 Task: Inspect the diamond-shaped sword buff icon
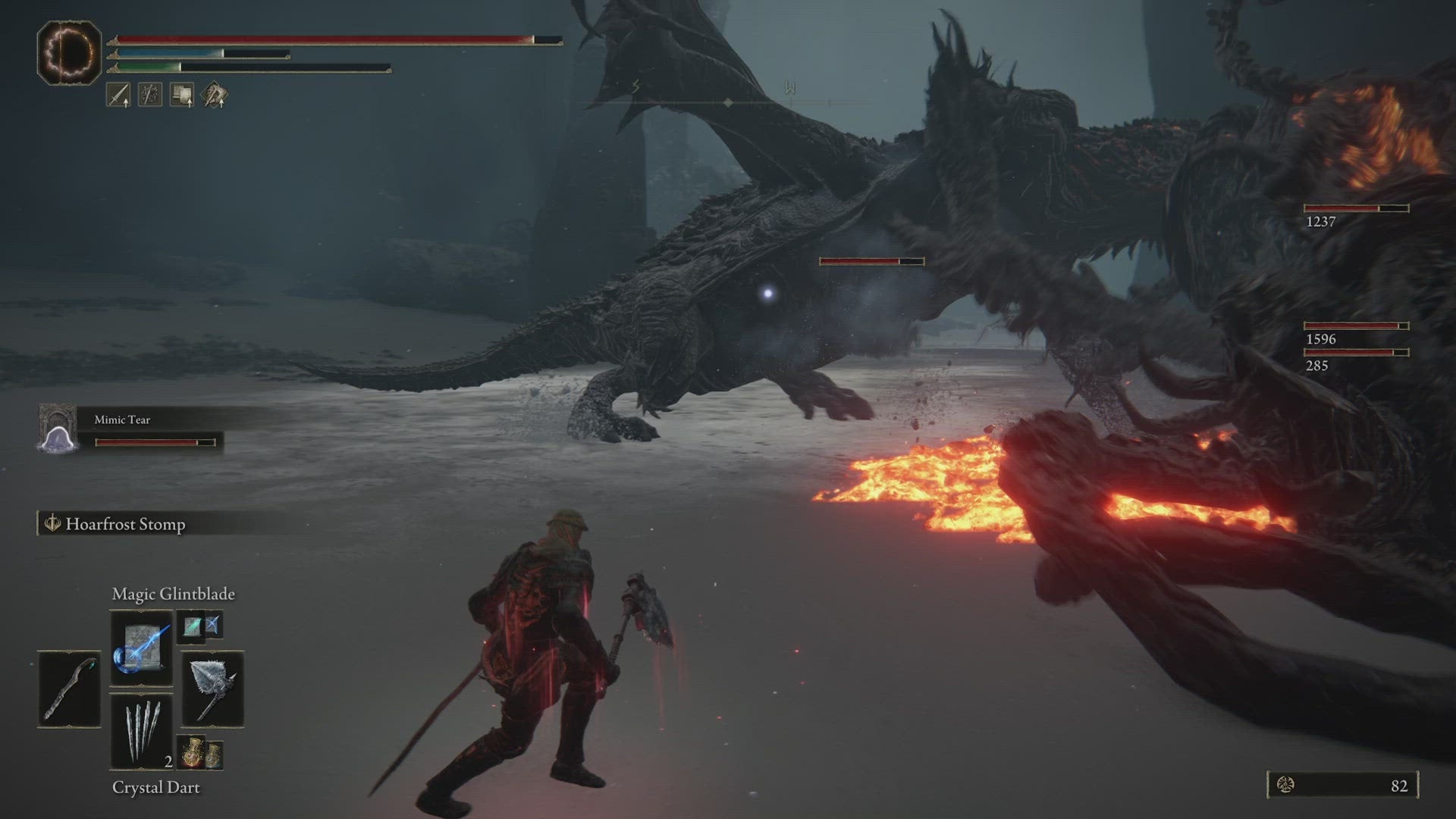[x=214, y=95]
